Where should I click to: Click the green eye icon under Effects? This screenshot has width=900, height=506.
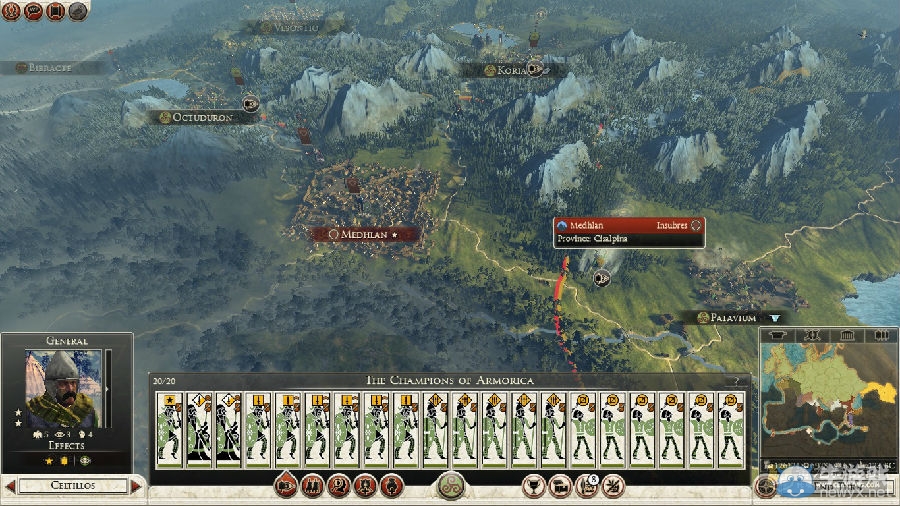point(85,461)
